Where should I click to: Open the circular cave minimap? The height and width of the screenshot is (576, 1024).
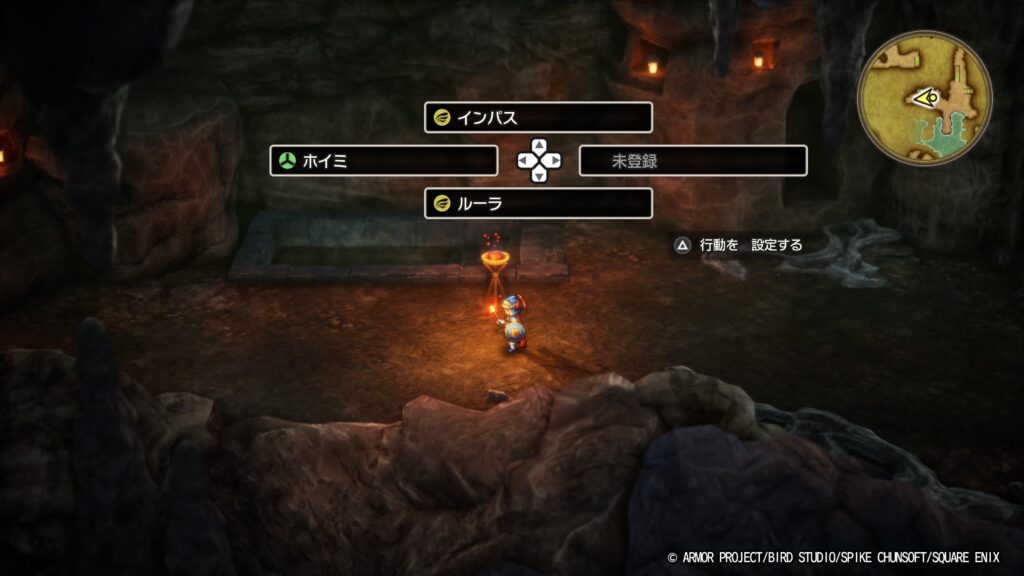[924, 97]
